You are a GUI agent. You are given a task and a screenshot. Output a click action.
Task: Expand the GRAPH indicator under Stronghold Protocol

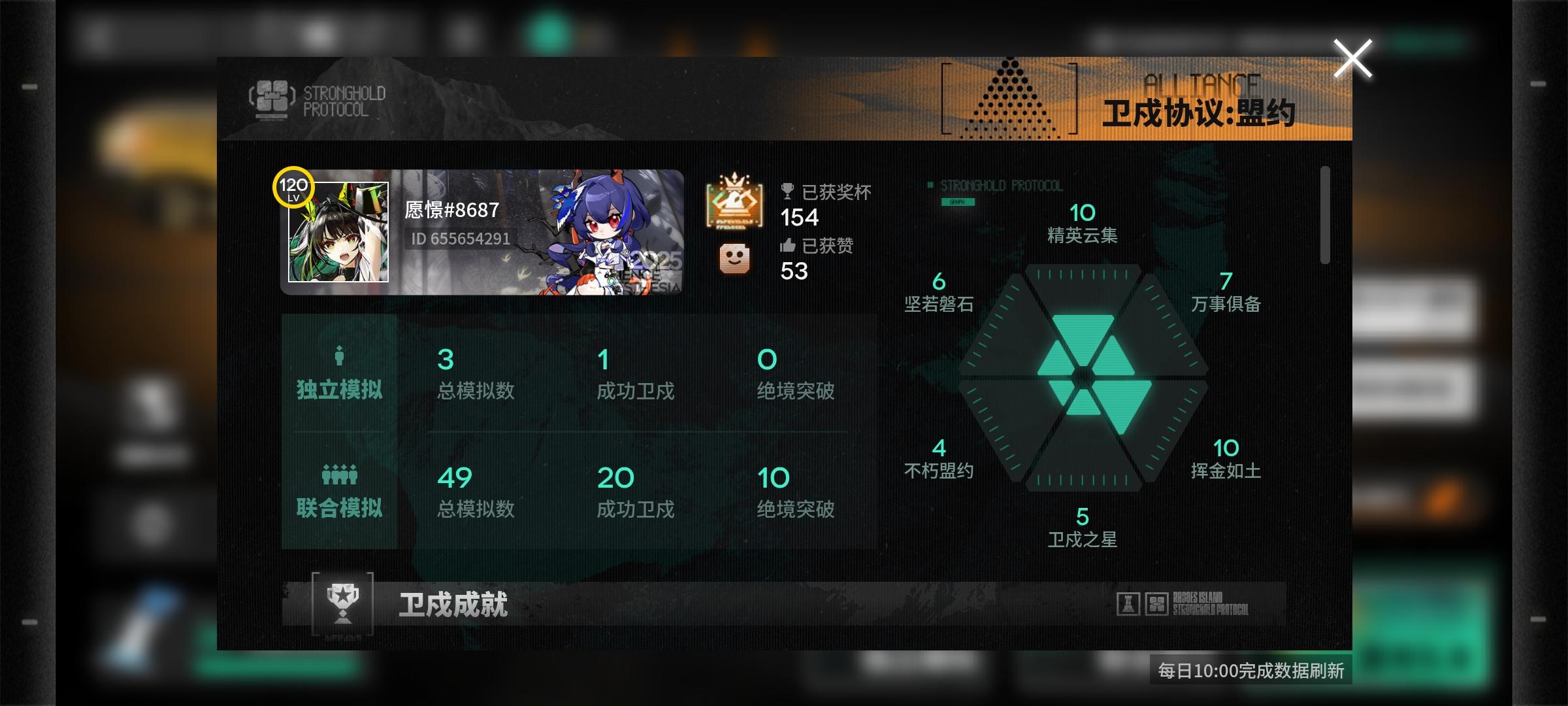957,204
